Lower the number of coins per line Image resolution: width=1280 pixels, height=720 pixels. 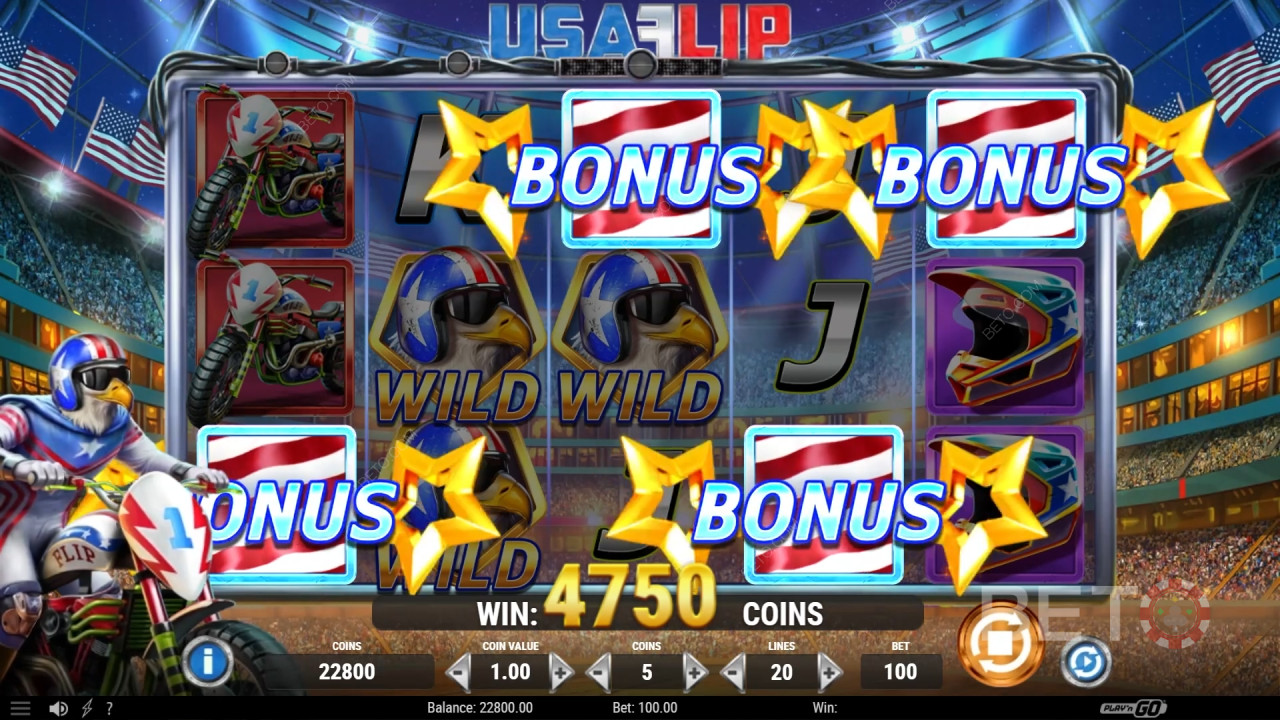pos(598,672)
